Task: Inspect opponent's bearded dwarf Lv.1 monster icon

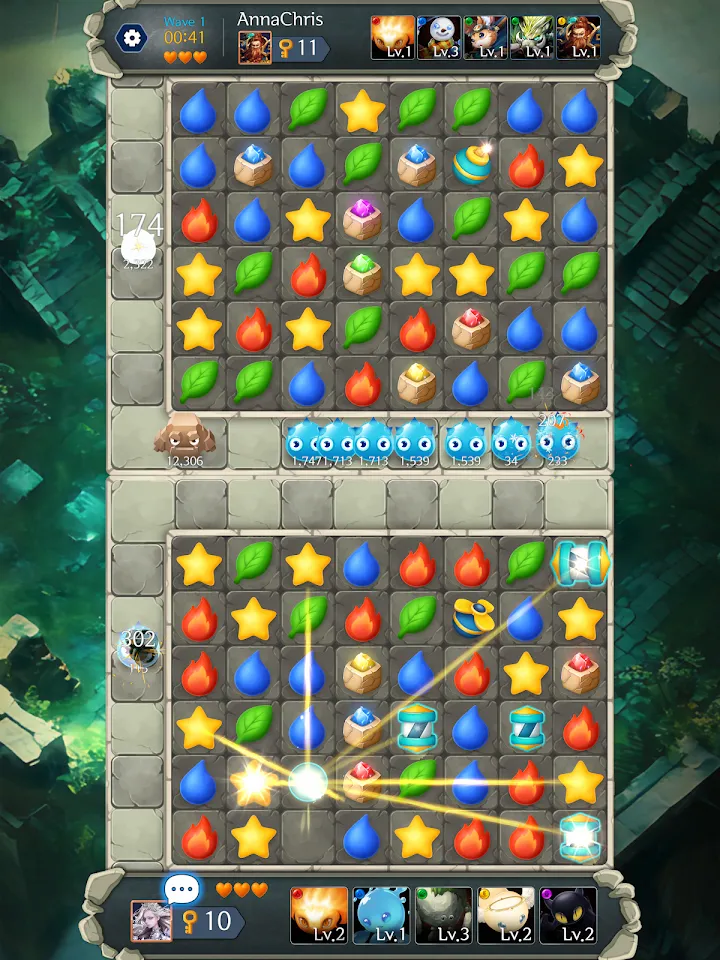Action: (x=578, y=38)
